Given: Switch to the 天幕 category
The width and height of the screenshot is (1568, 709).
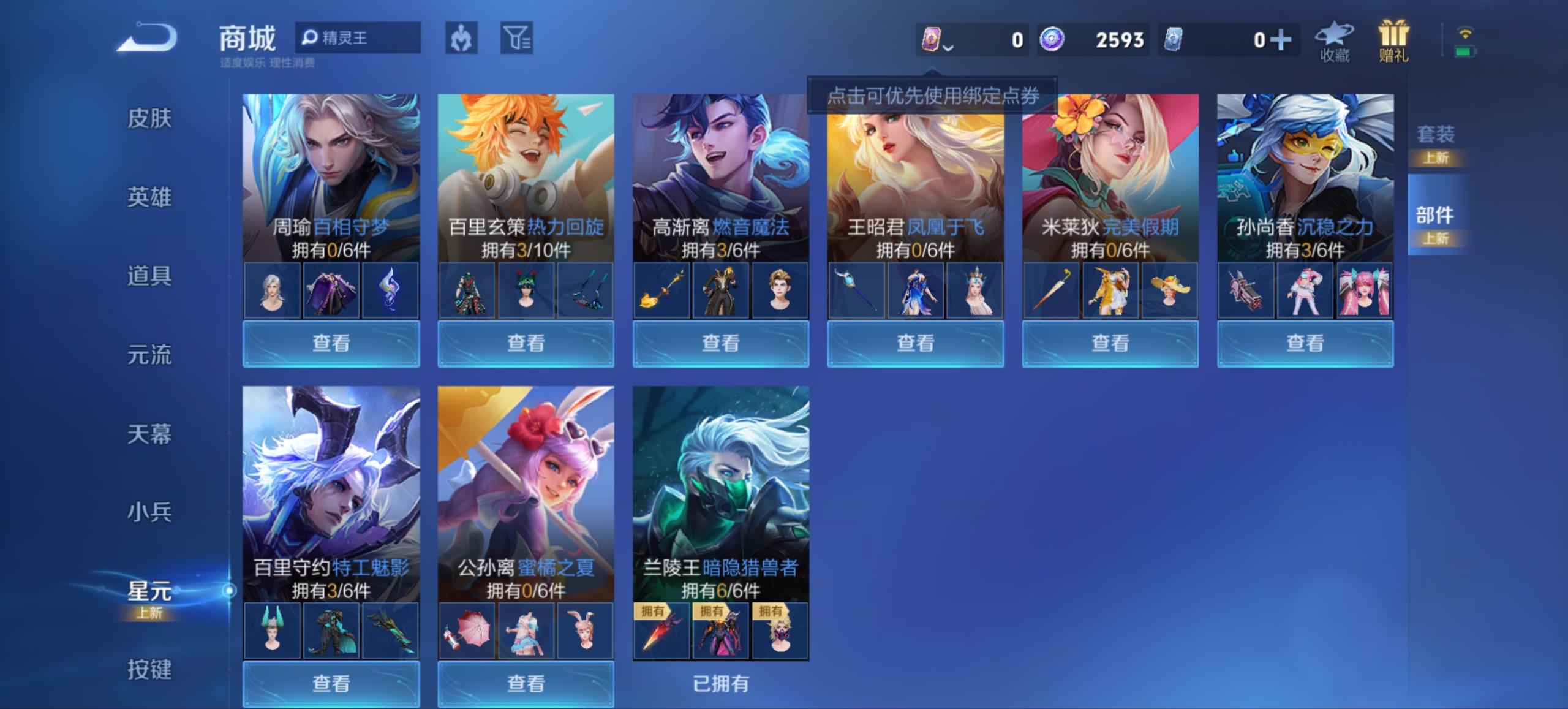Looking at the screenshot, I should click(x=150, y=433).
